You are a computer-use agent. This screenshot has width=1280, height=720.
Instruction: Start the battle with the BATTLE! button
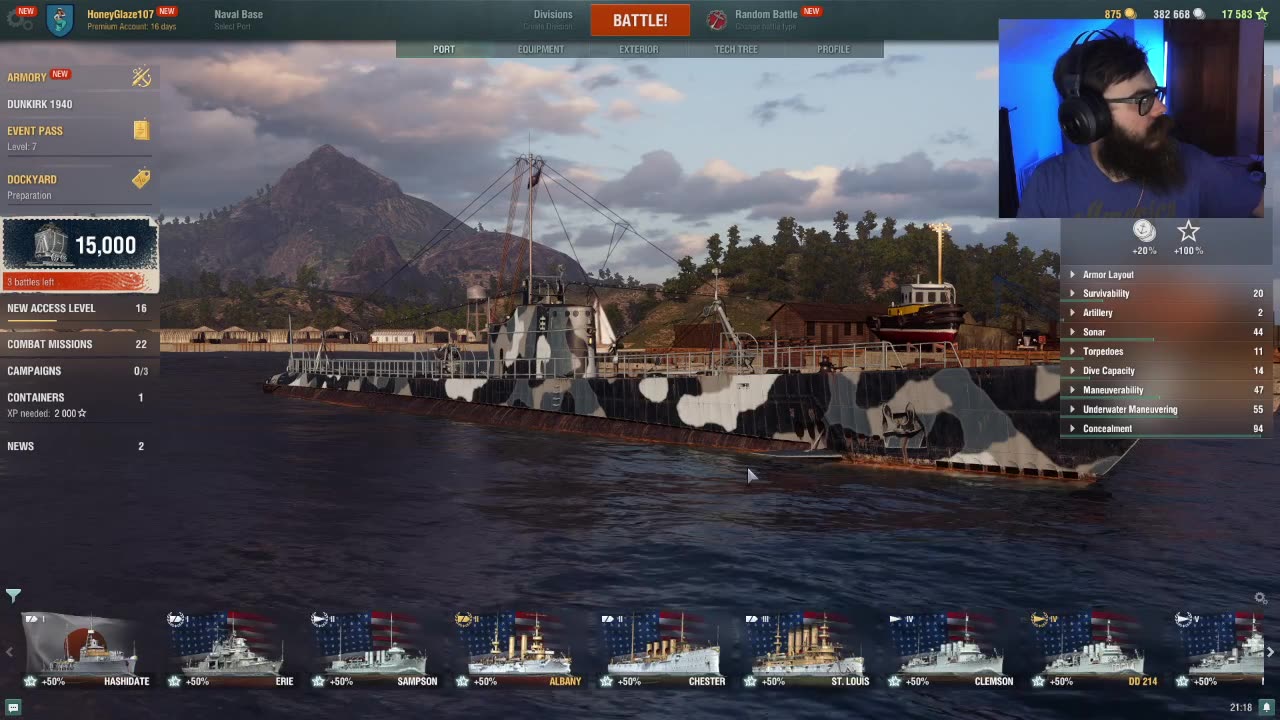pos(640,20)
